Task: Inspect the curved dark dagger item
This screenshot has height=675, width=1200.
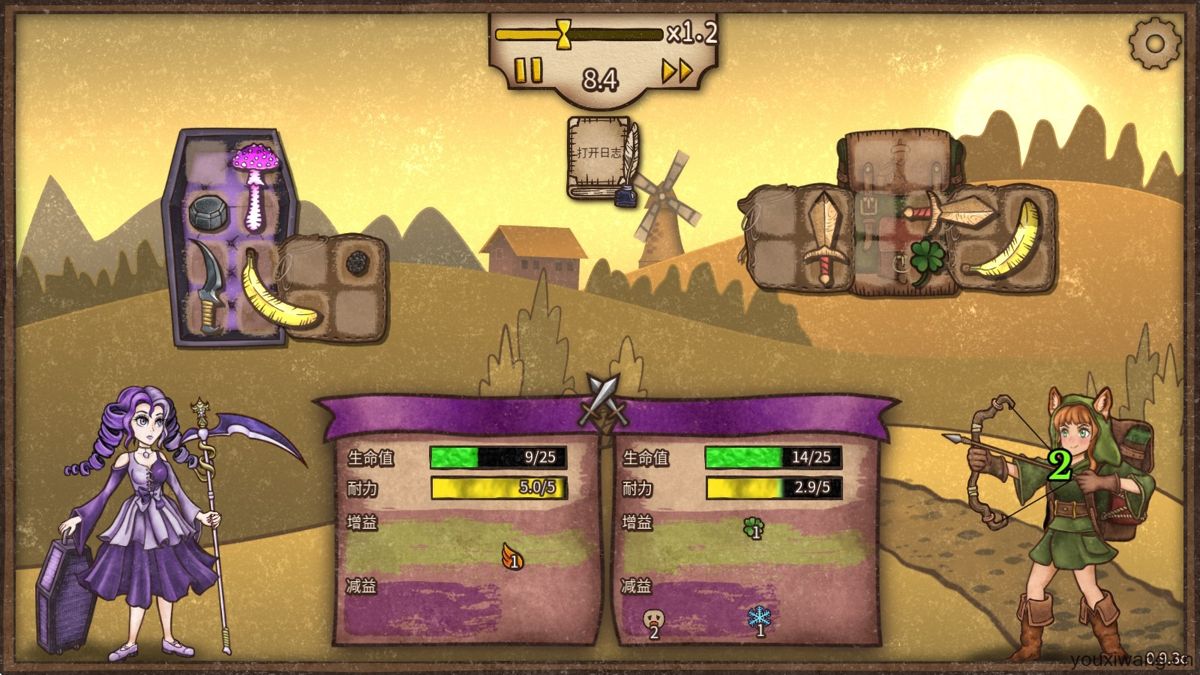Action: pyautogui.click(x=208, y=284)
